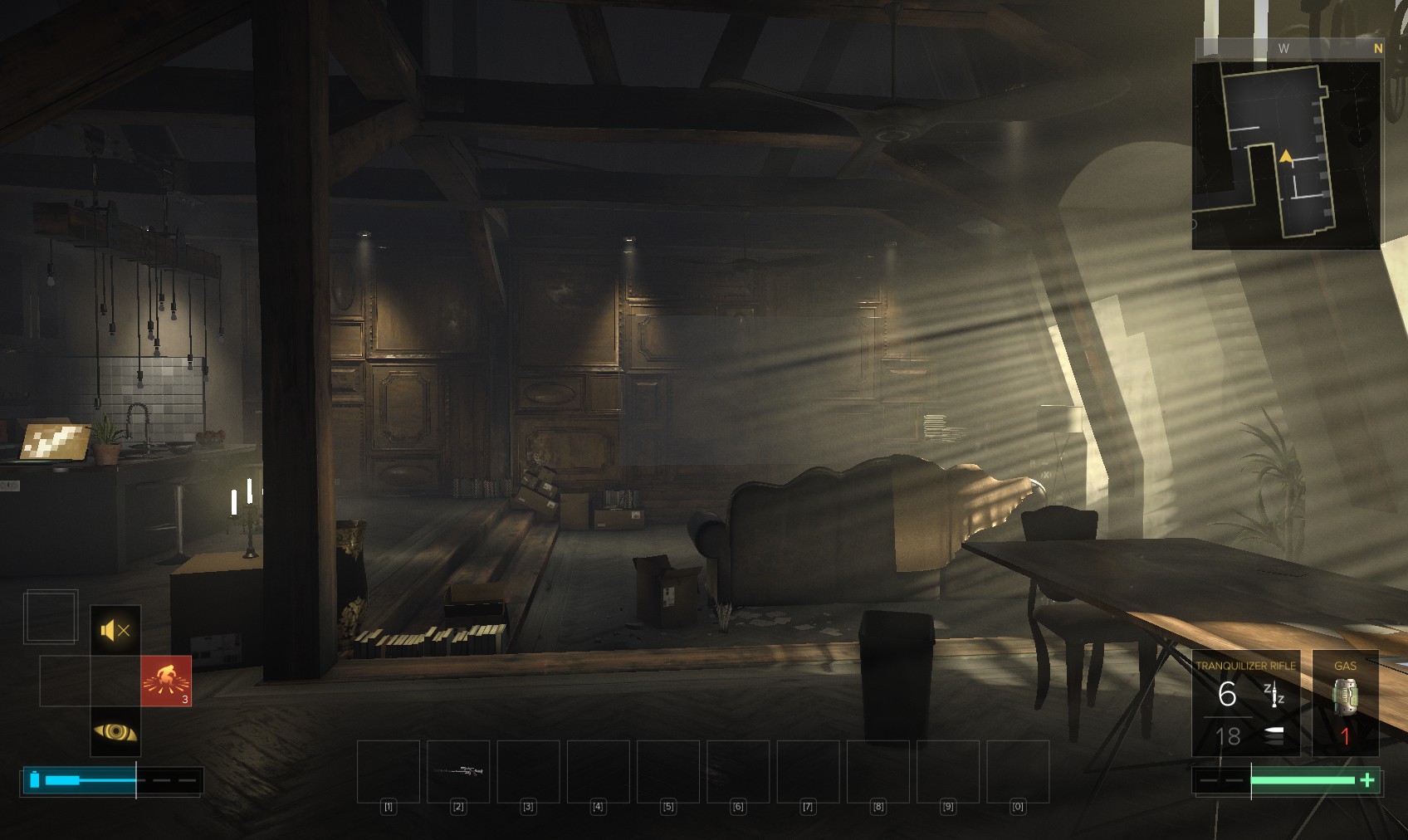The image size is (1408, 840).
Task: Click the minimap in the corner
Action: 1286,155
